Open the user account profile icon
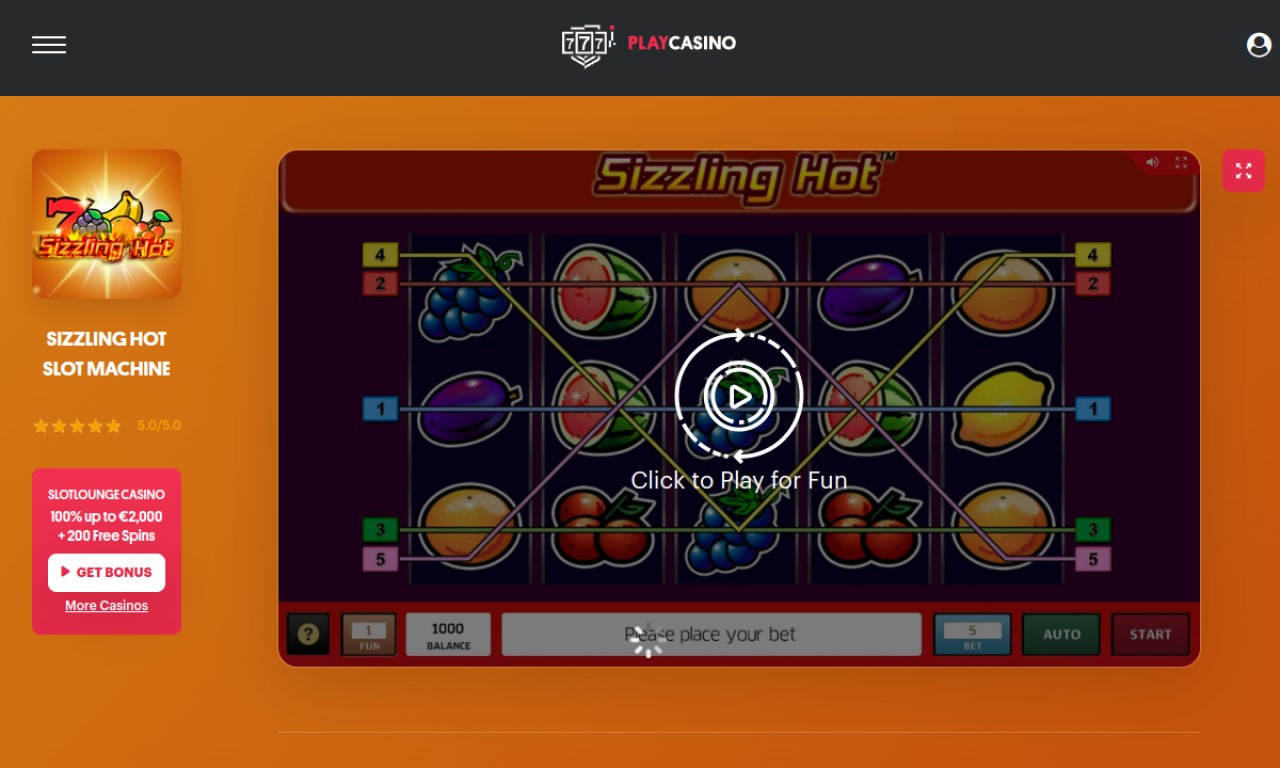 (1258, 45)
